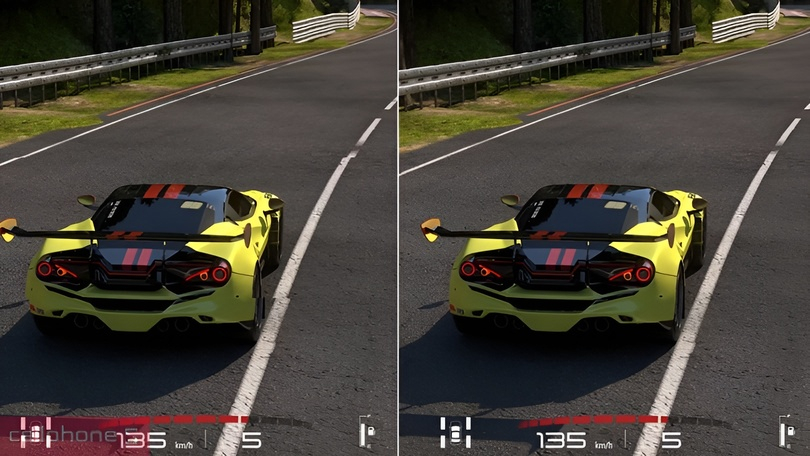Screen dimensions: 810x456
Task: Click the tire status icon in the unwatermarked view
Action: pos(455,432)
